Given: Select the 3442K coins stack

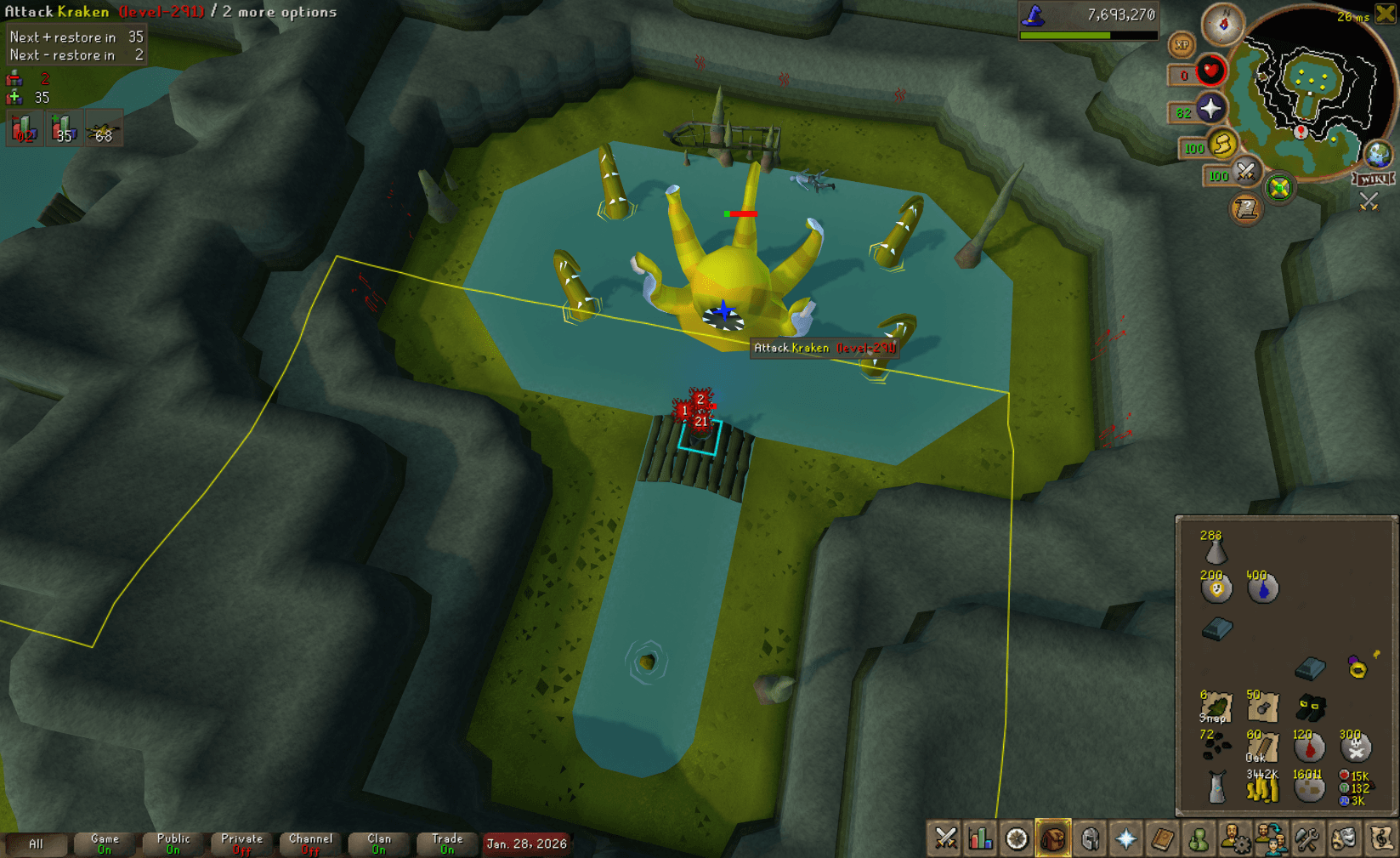Looking at the screenshot, I should [x=1261, y=789].
